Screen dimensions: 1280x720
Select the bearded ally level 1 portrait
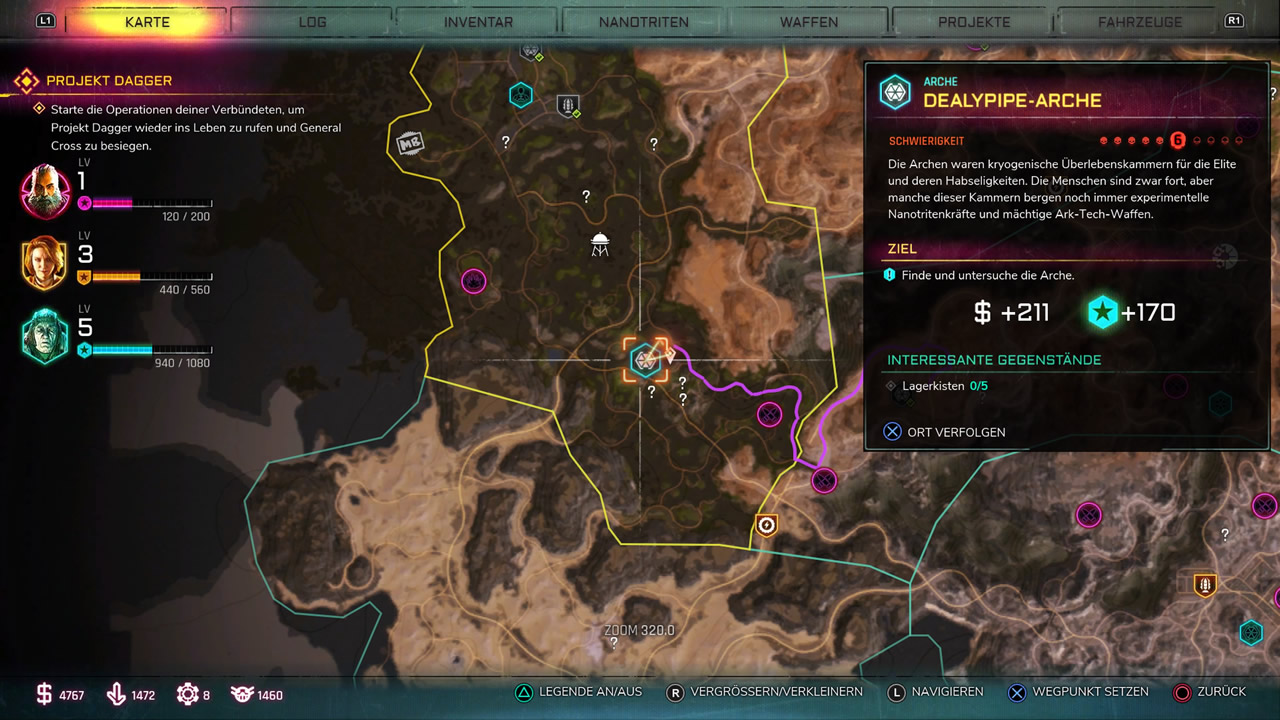[x=45, y=191]
